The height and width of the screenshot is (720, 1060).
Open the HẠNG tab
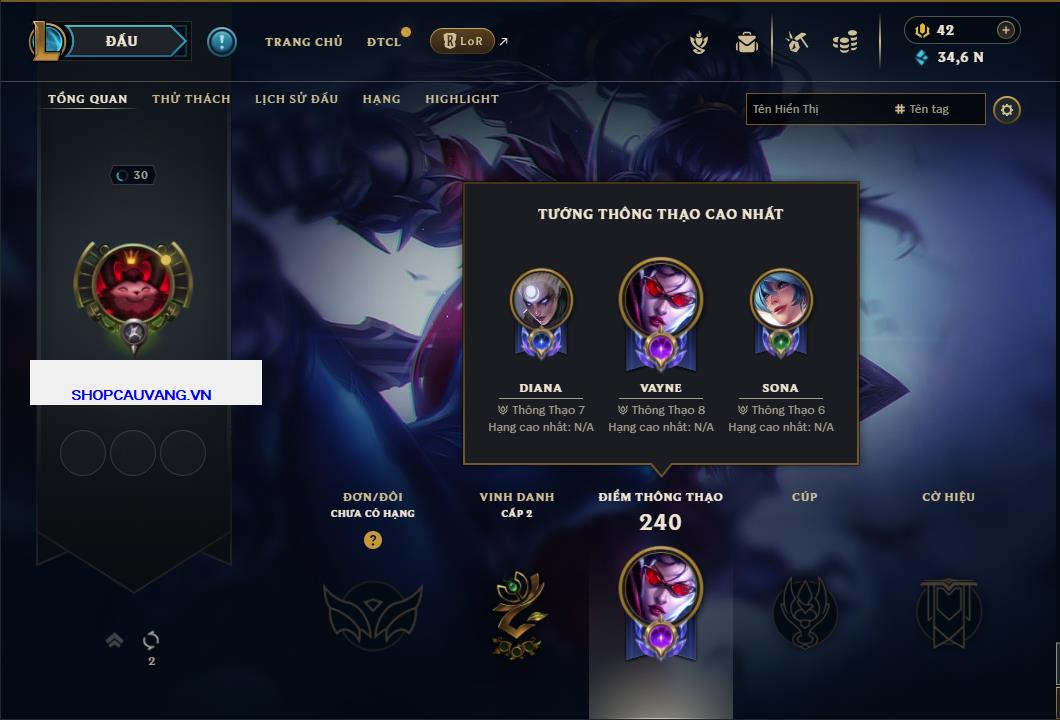pos(381,99)
